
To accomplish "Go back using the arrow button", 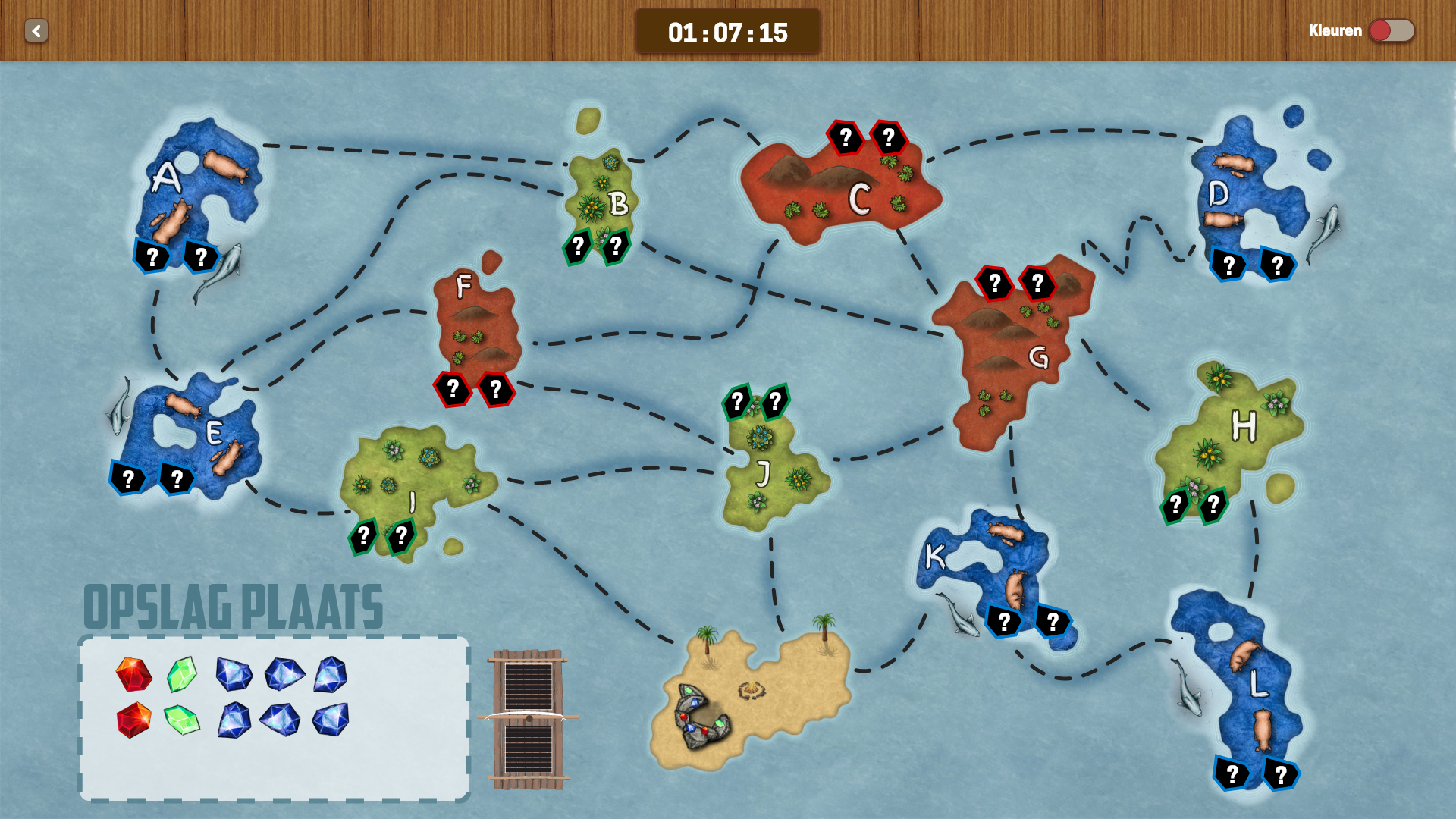I will (36, 31).
